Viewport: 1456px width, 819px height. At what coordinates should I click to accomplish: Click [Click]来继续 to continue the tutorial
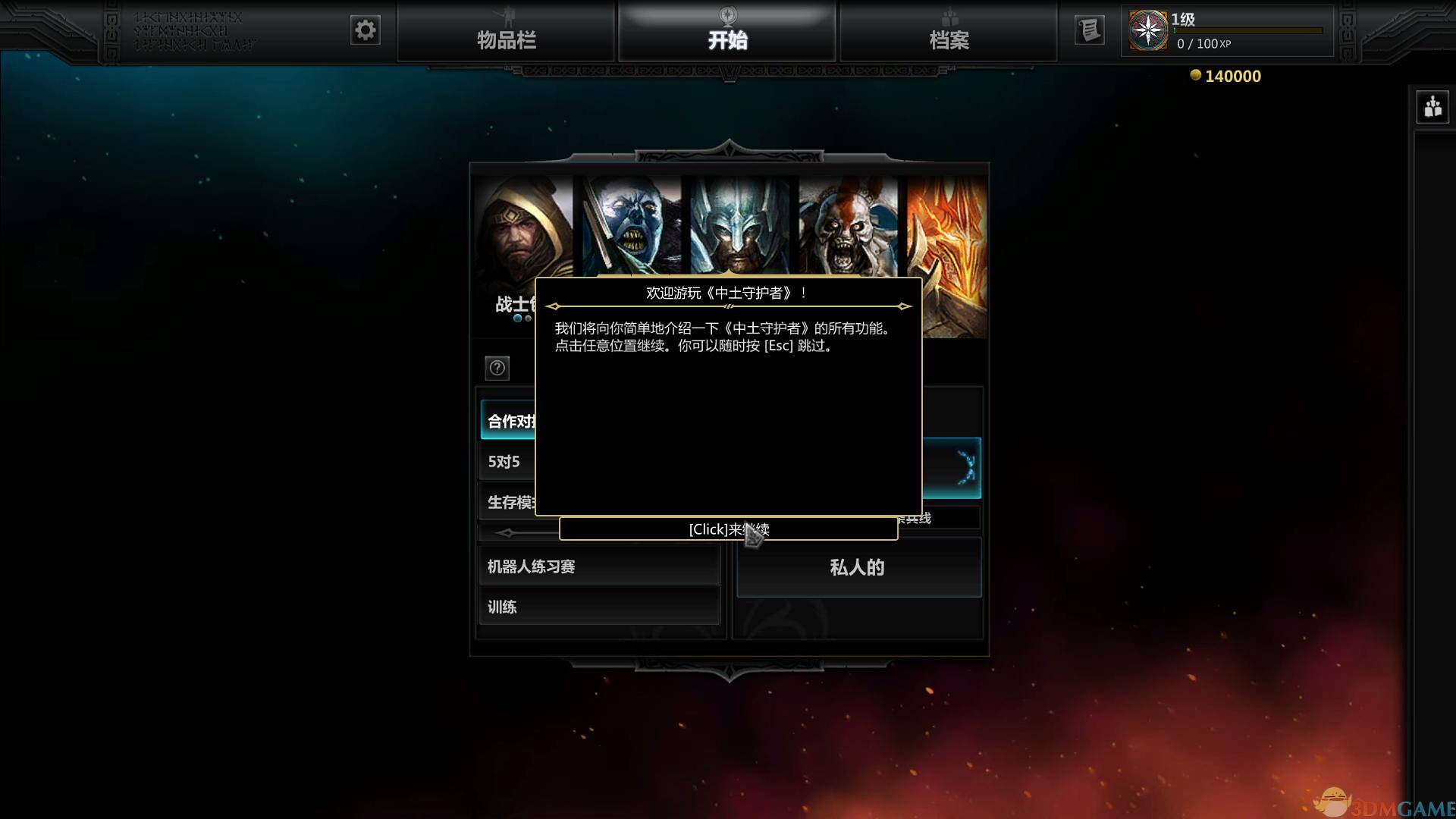728,529
